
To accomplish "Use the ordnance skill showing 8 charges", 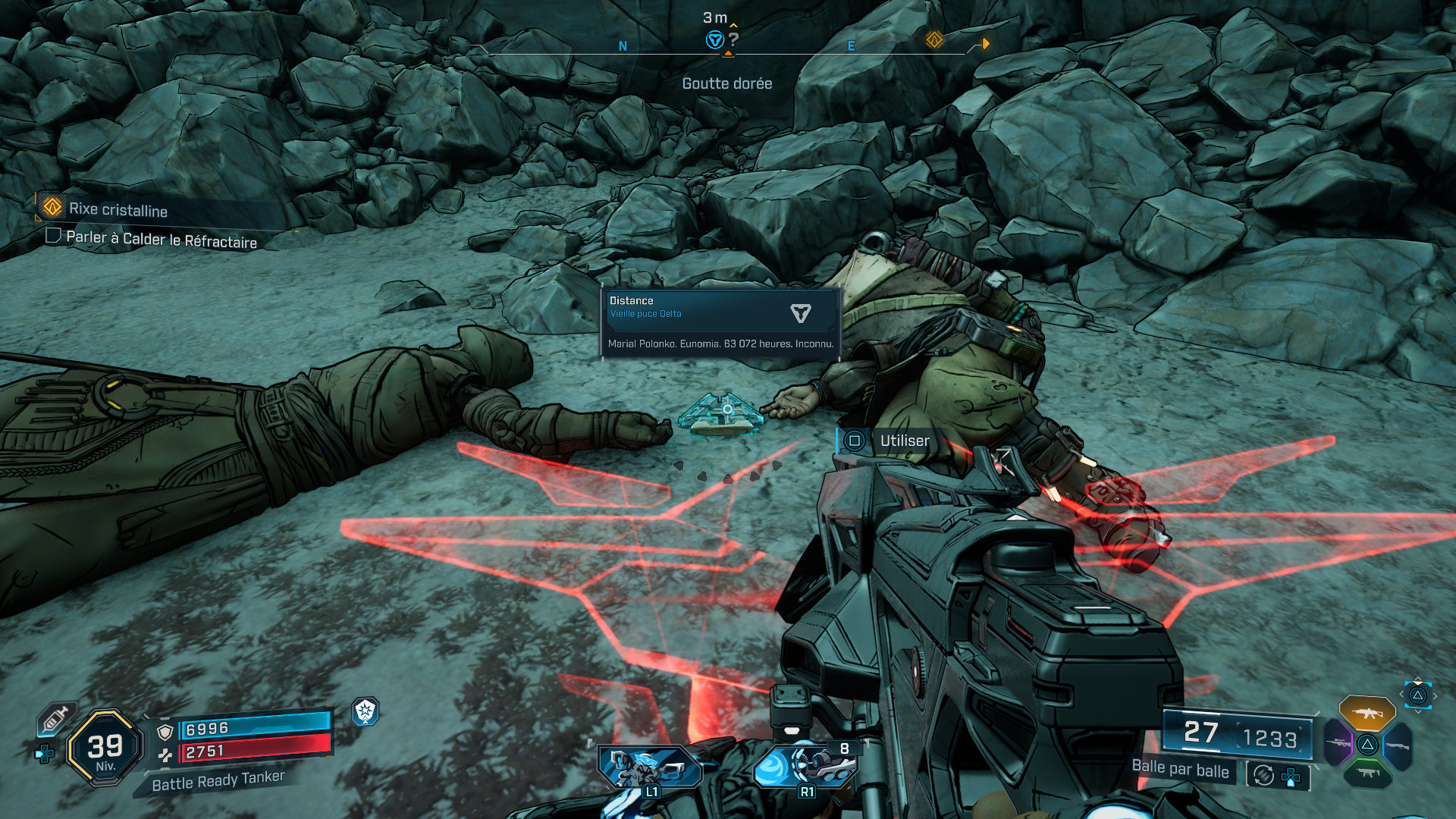I will (805, 766).
